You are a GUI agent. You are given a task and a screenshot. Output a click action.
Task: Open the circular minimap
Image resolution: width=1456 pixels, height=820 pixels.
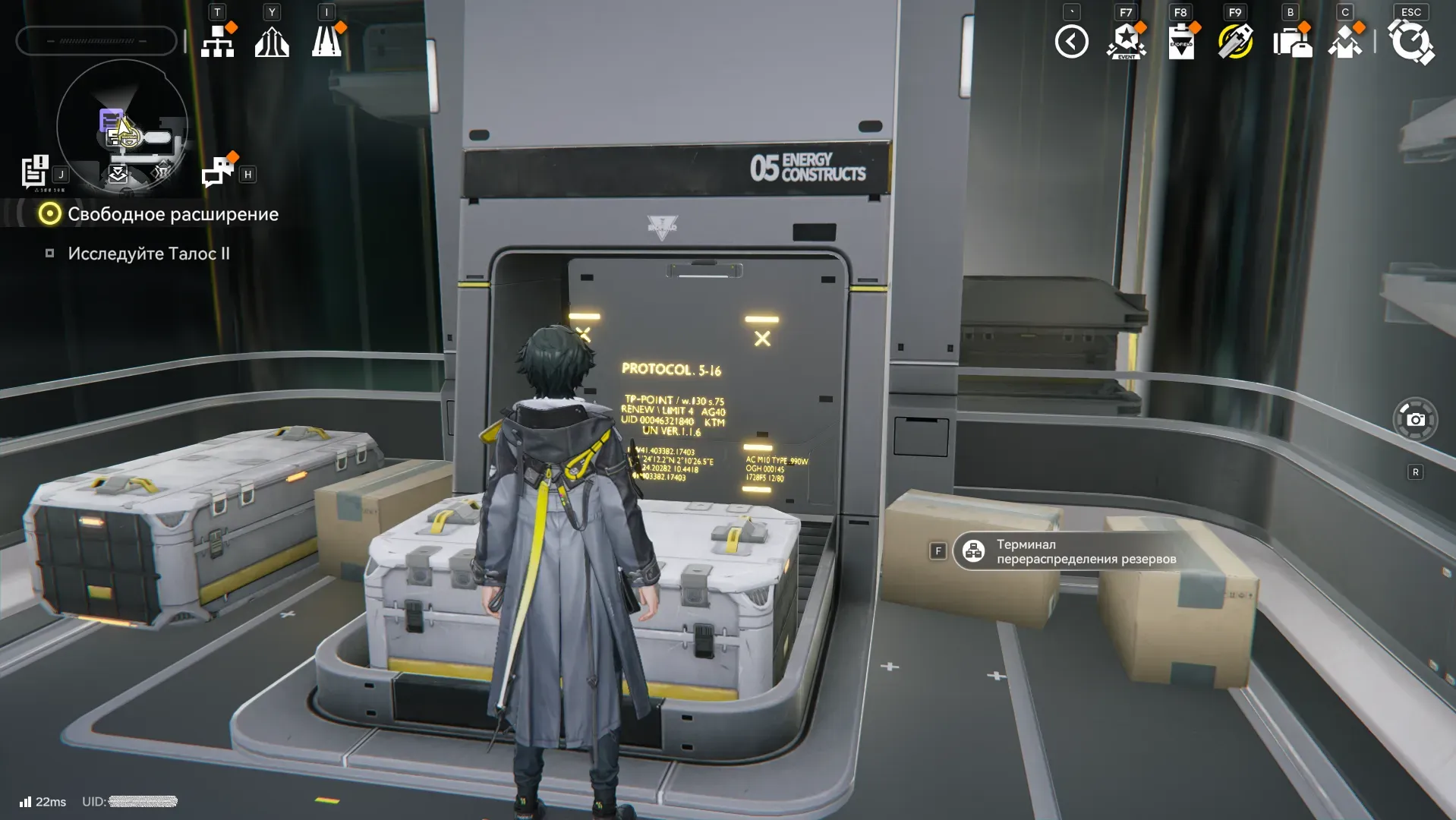click(122, 126)
